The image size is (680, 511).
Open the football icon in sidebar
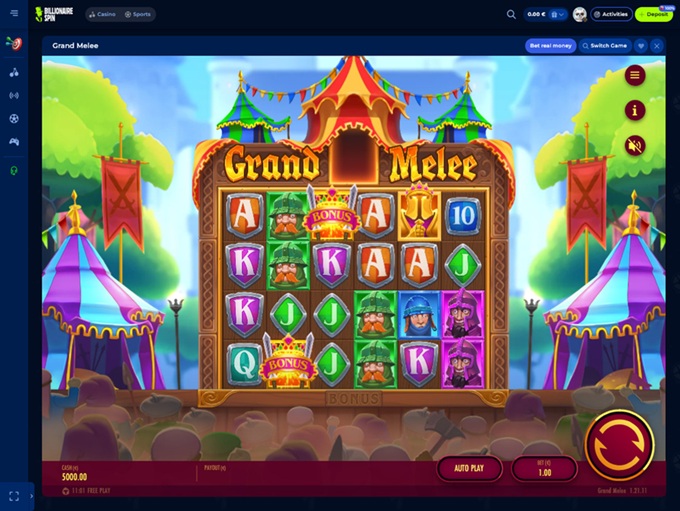click(x=14, y=118)
